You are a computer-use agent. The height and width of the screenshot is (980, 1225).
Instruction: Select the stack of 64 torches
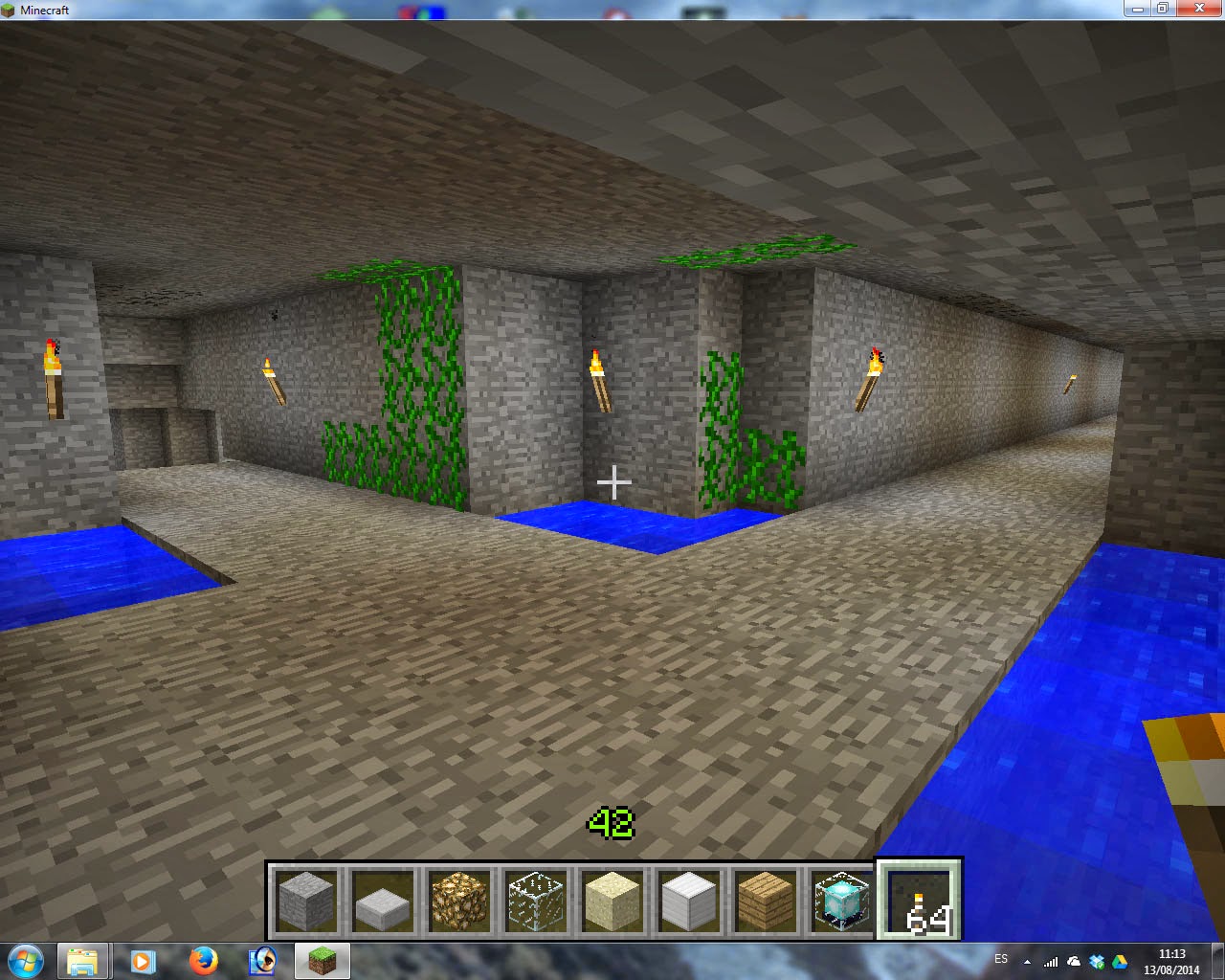coord(919,900)
